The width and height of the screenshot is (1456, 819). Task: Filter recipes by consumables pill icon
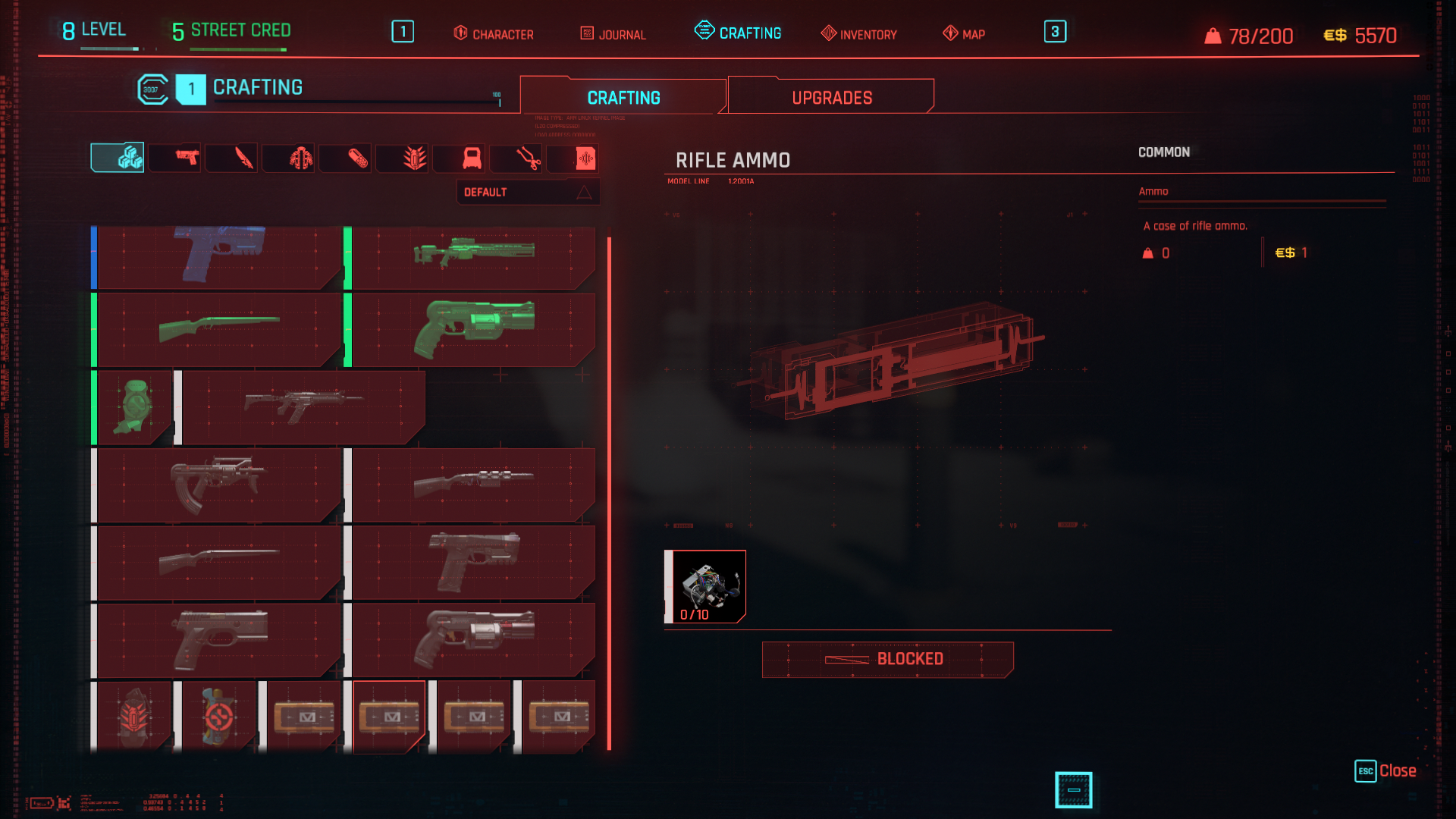[x=357, y=158]
